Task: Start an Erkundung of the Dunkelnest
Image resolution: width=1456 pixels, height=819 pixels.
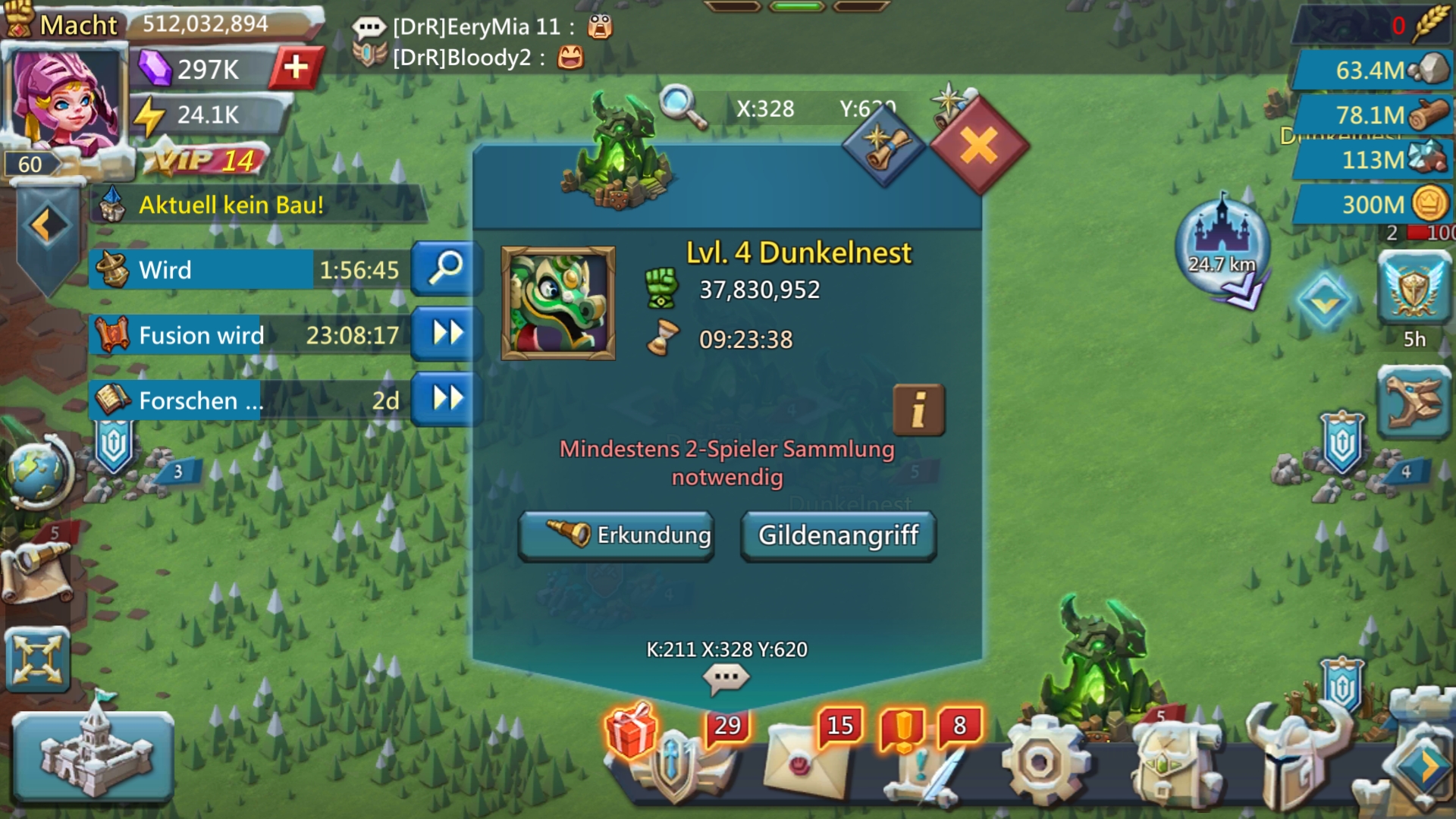Action: (616, 535)
